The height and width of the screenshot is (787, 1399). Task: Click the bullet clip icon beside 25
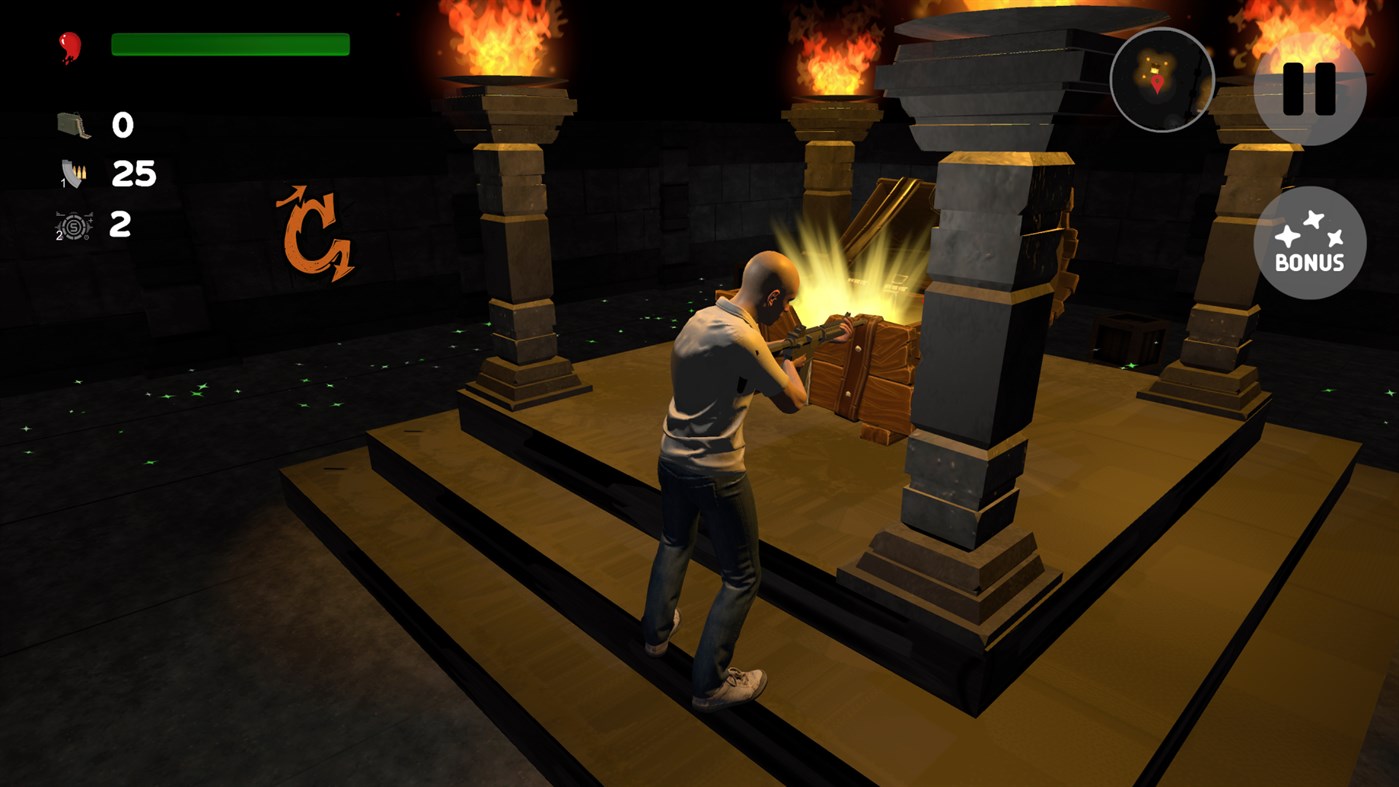coord(72,172)
